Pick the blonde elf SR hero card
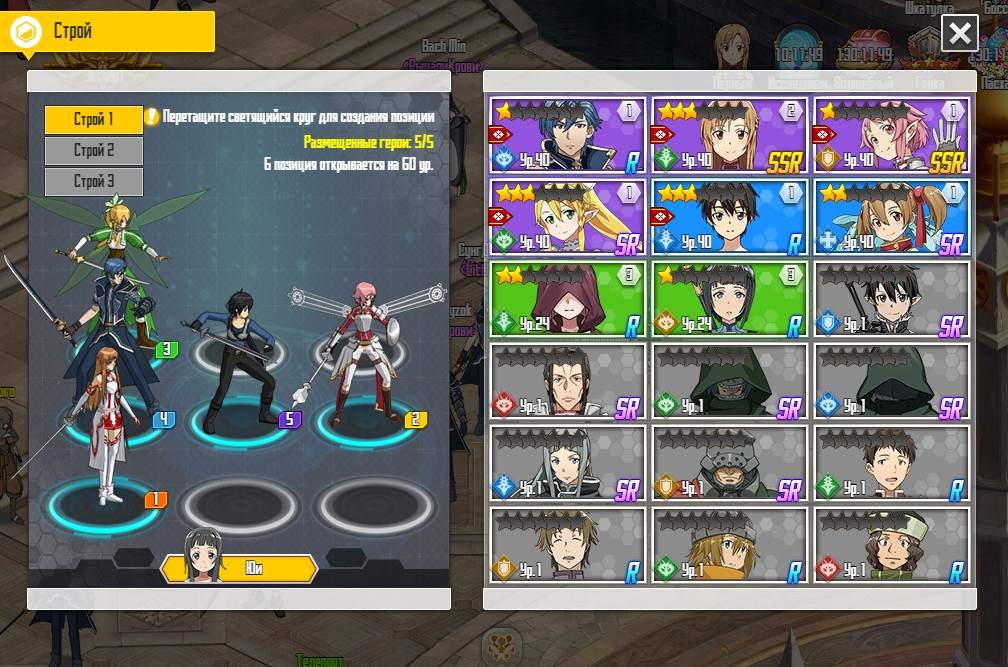1008x667 pixels. click(567, 218)
